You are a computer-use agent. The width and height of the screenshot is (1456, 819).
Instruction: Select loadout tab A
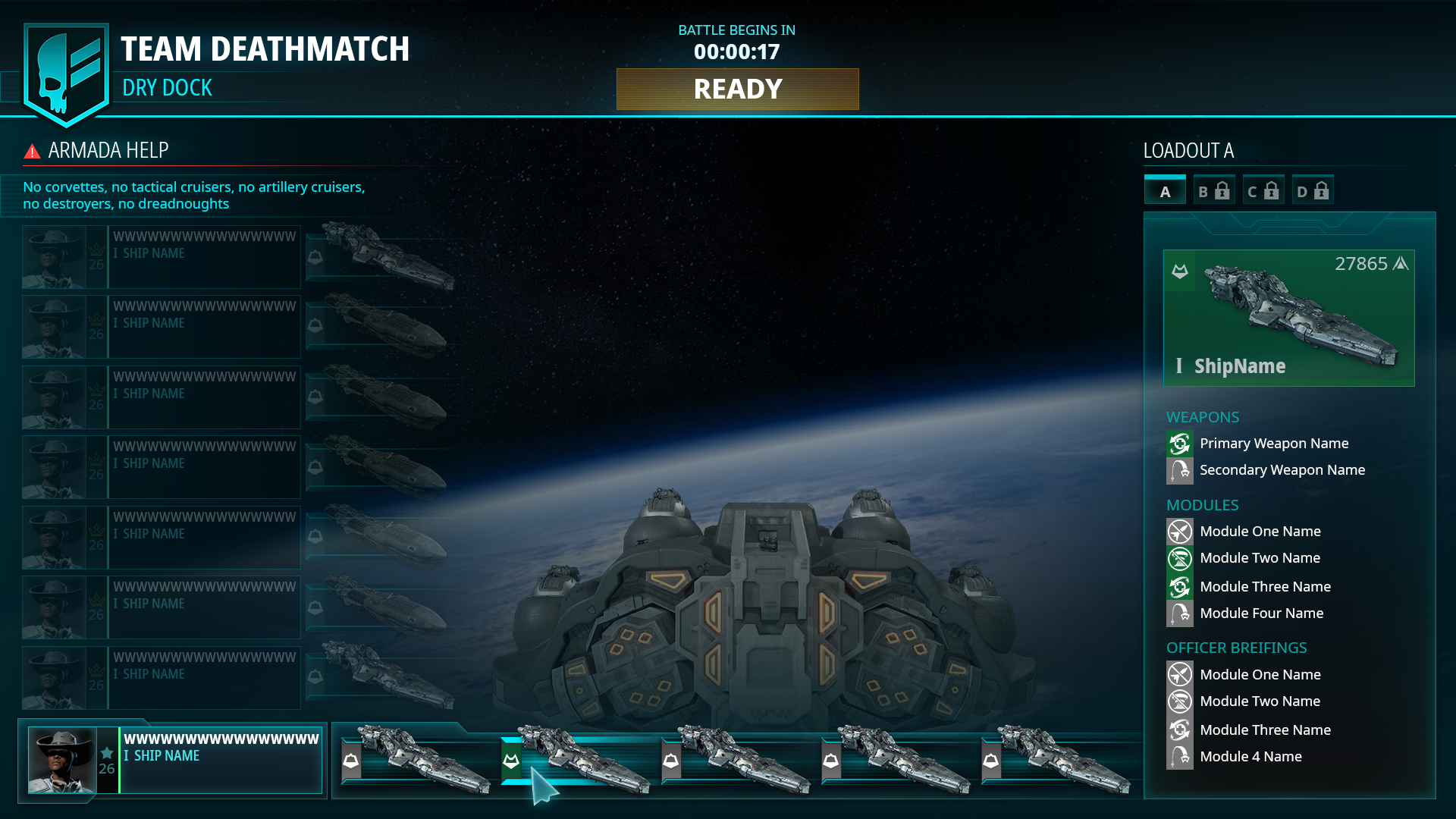(1165, 191)
